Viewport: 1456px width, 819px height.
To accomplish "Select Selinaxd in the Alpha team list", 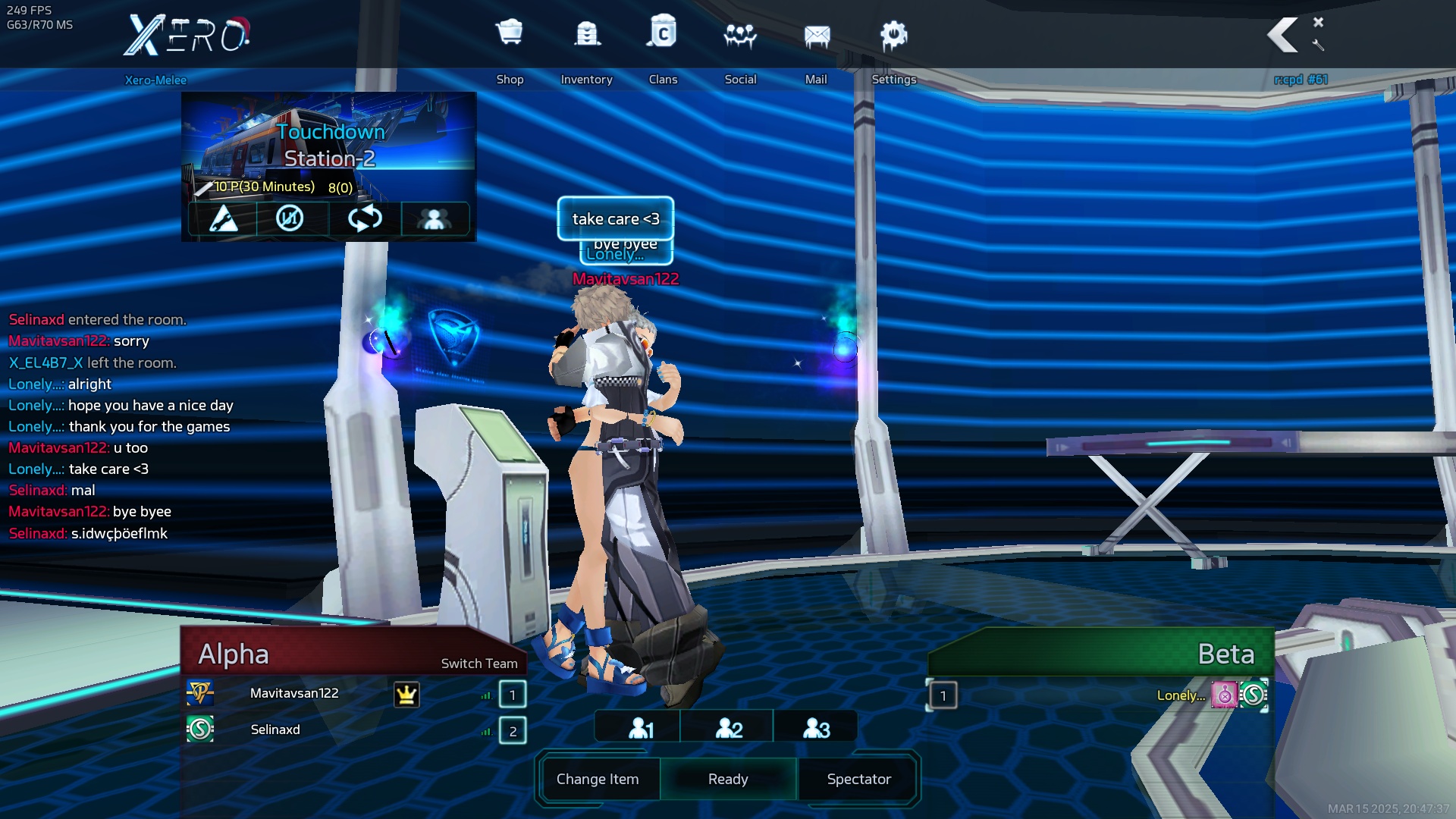I will pyautogui.click(x=275, y=730).
